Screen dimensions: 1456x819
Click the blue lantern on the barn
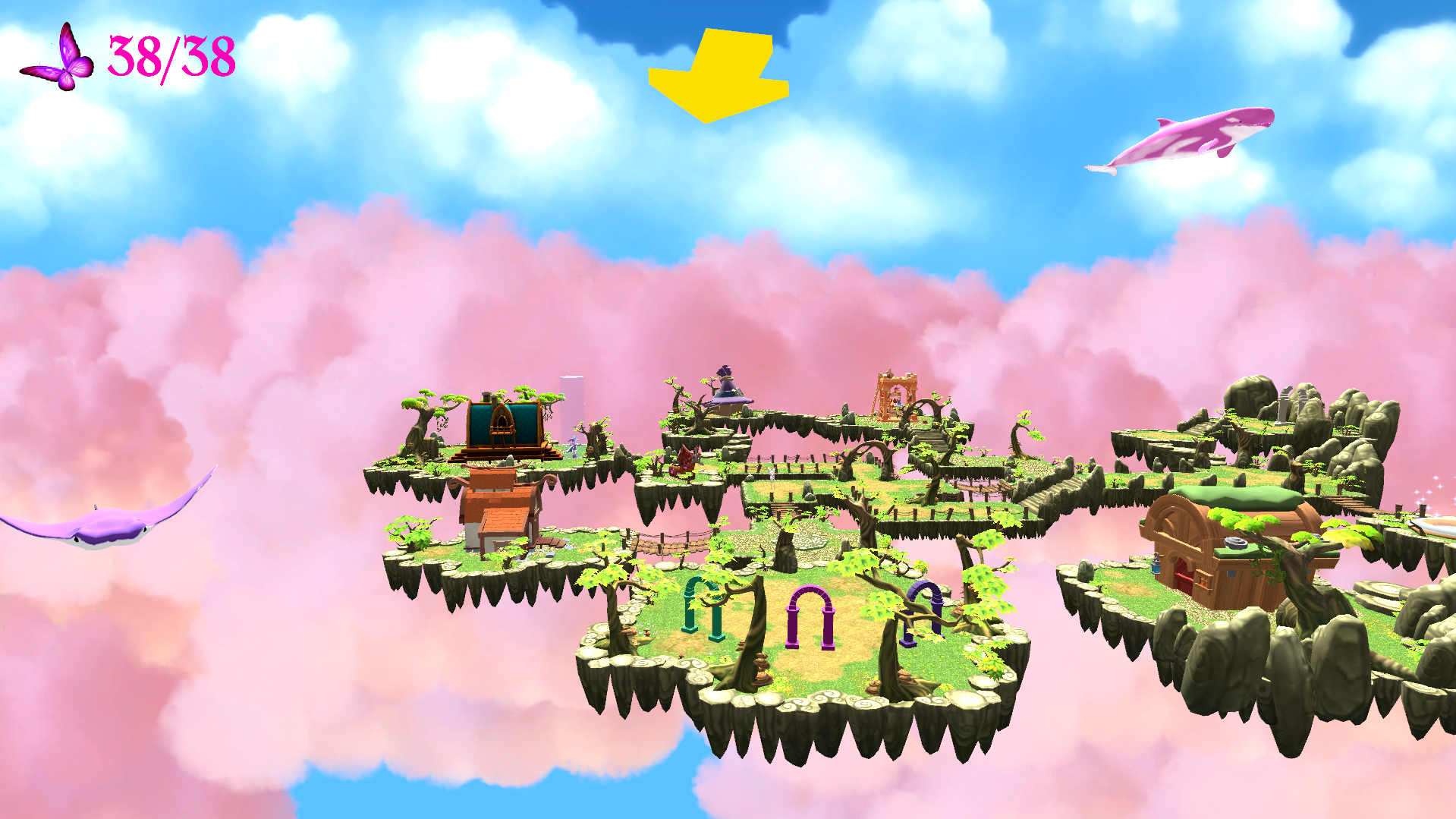pyautogui.click(x=1156, y=568)
